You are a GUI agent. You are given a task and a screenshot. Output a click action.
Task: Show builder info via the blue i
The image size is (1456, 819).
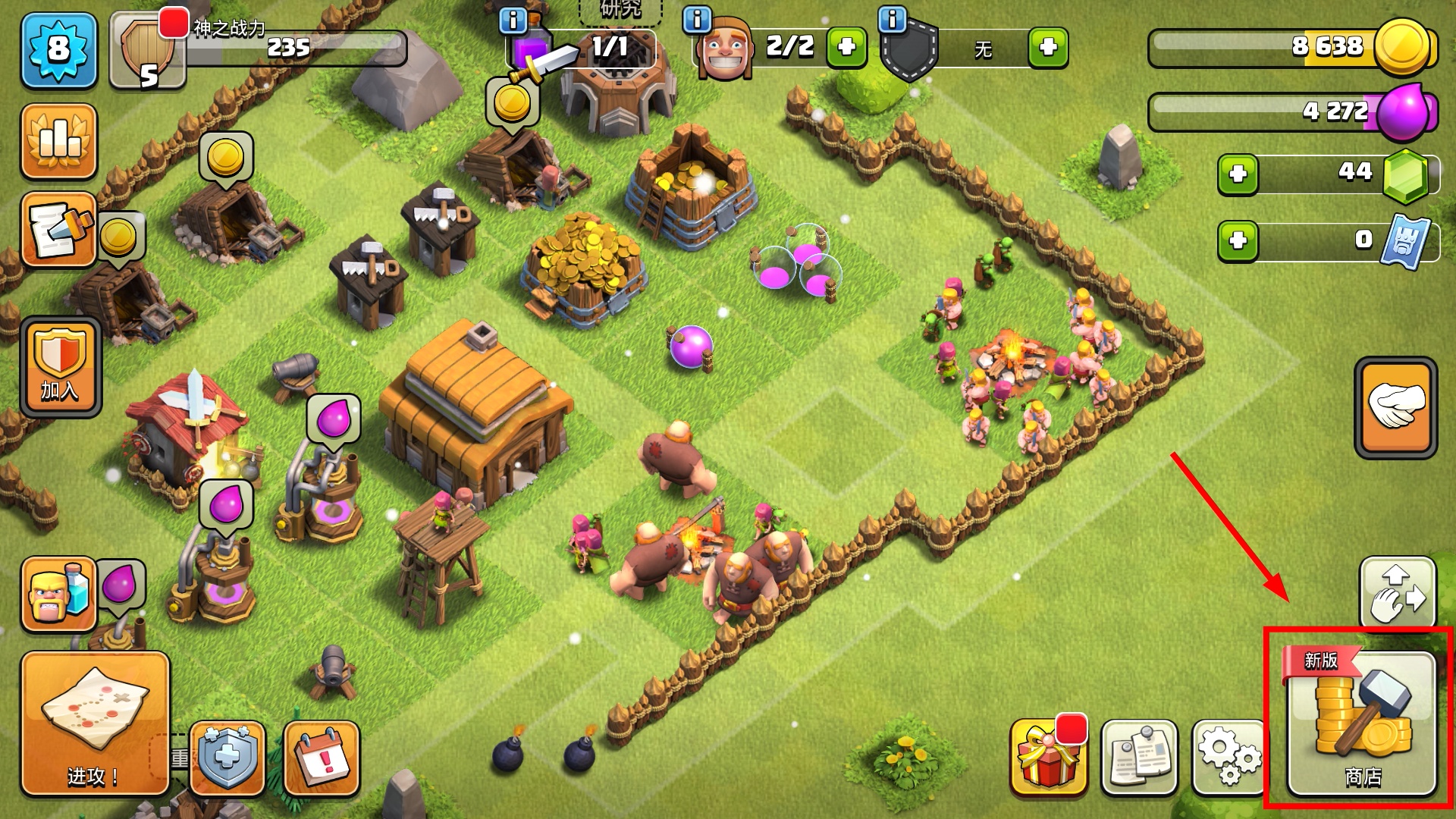(x=697, y=20)
